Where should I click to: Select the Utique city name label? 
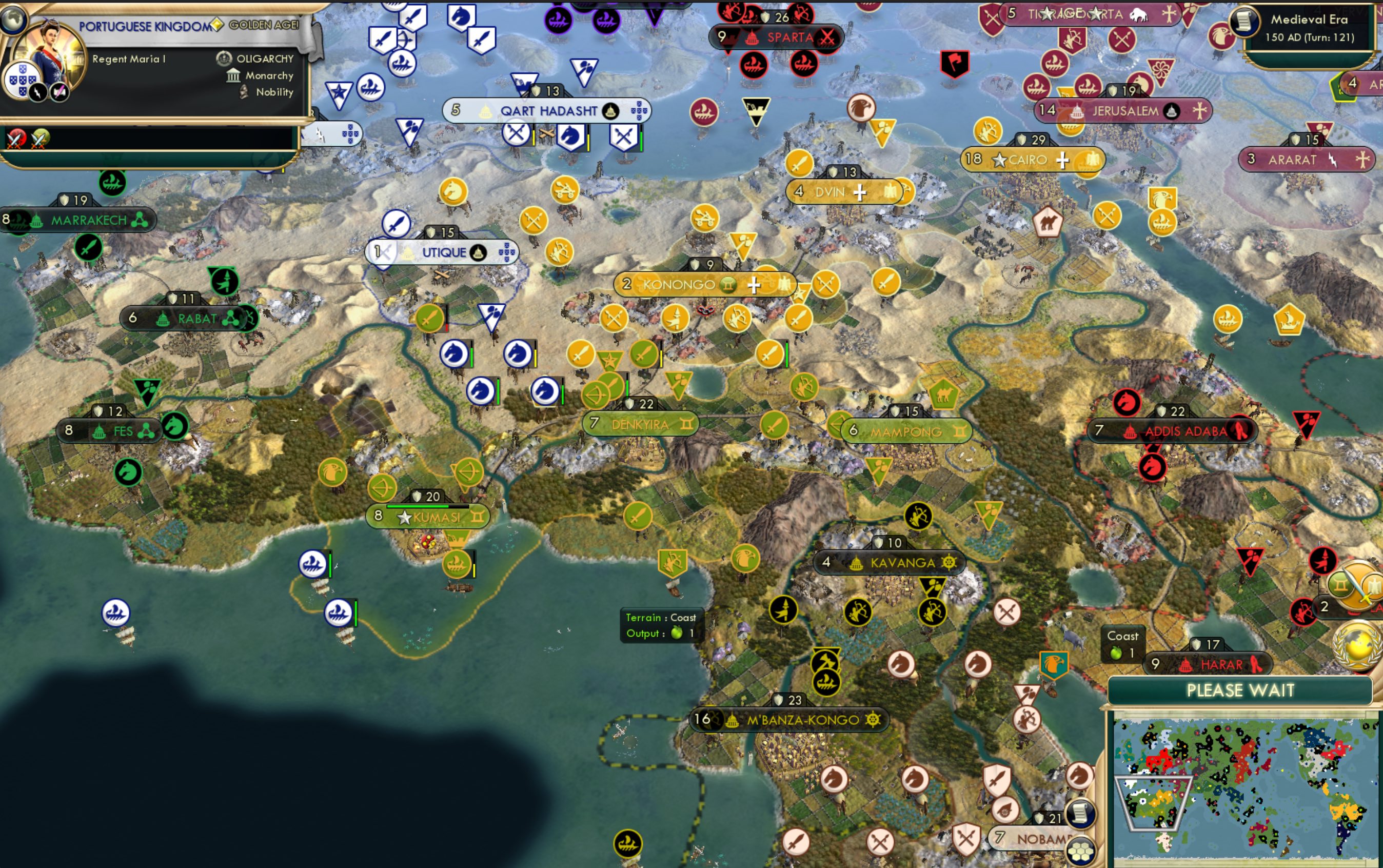tap(444, 252)
